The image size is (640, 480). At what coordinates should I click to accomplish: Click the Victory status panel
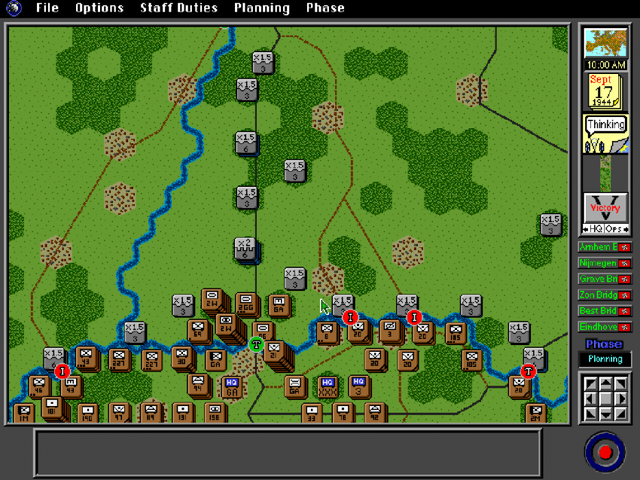(604, 212)
